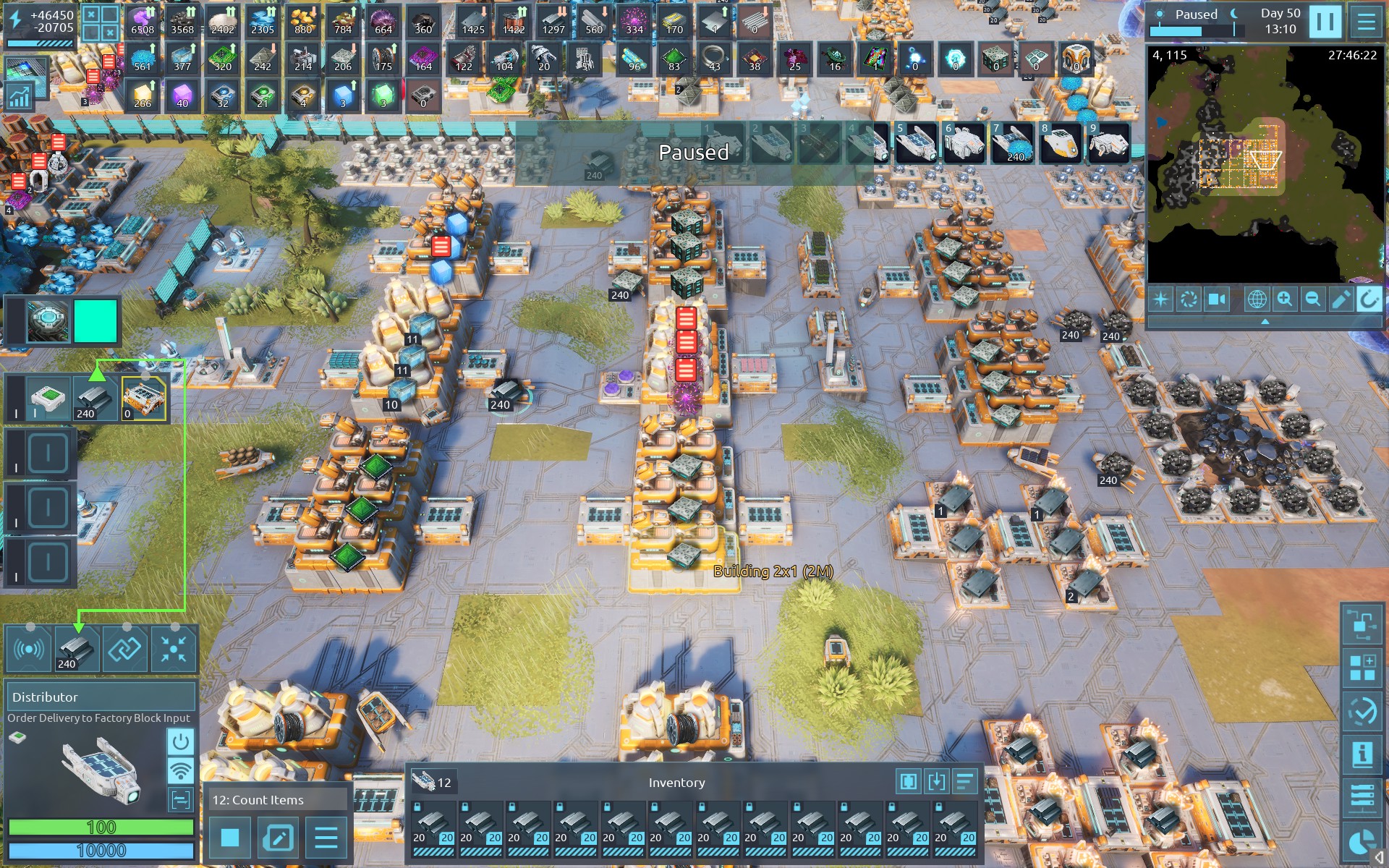Screen dimensions: 1389x868
Task: Activate the minimap pencil draw tool
Action: point(1341,299)
